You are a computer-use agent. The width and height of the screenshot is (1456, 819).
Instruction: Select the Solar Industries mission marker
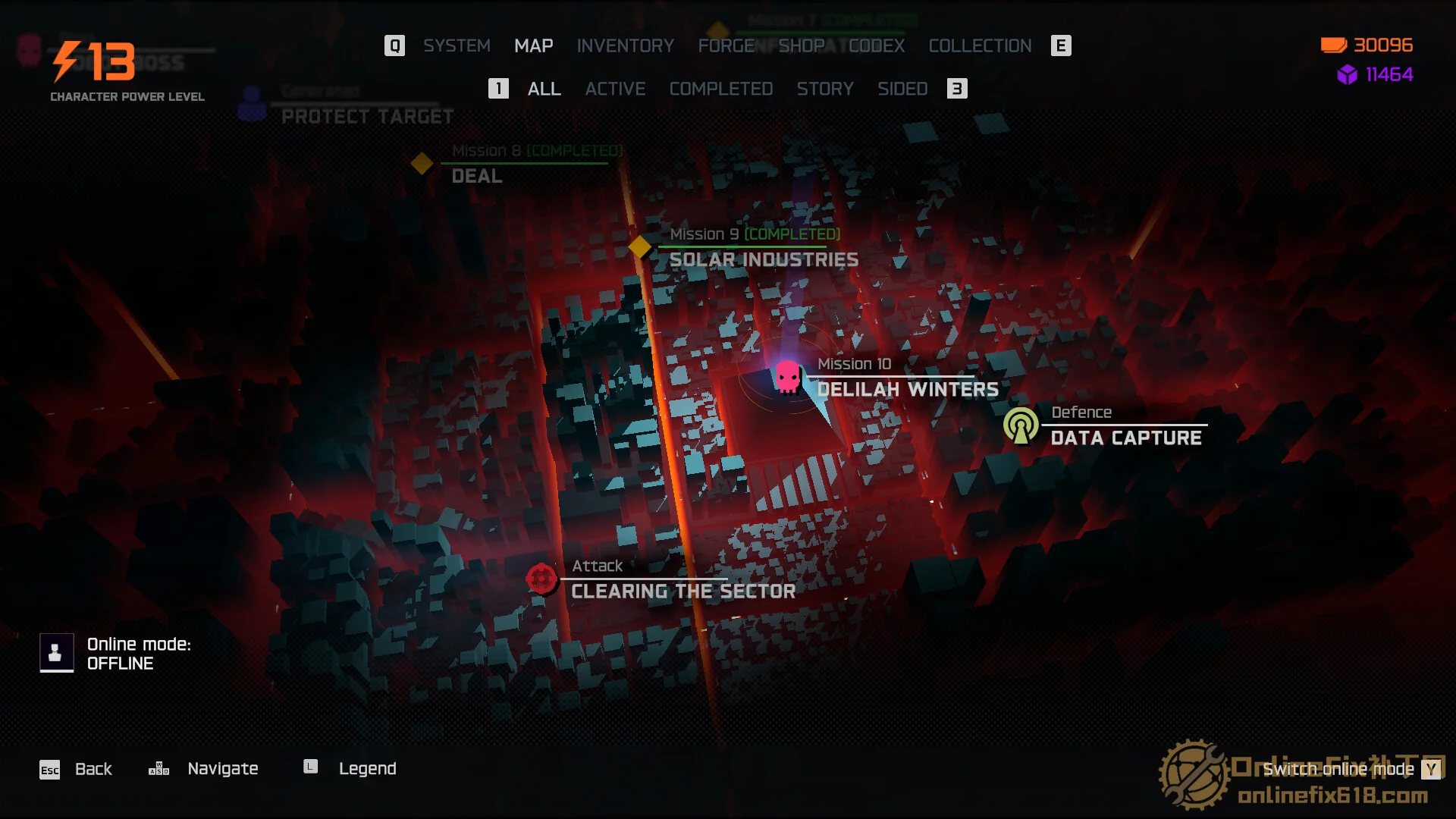640,246
